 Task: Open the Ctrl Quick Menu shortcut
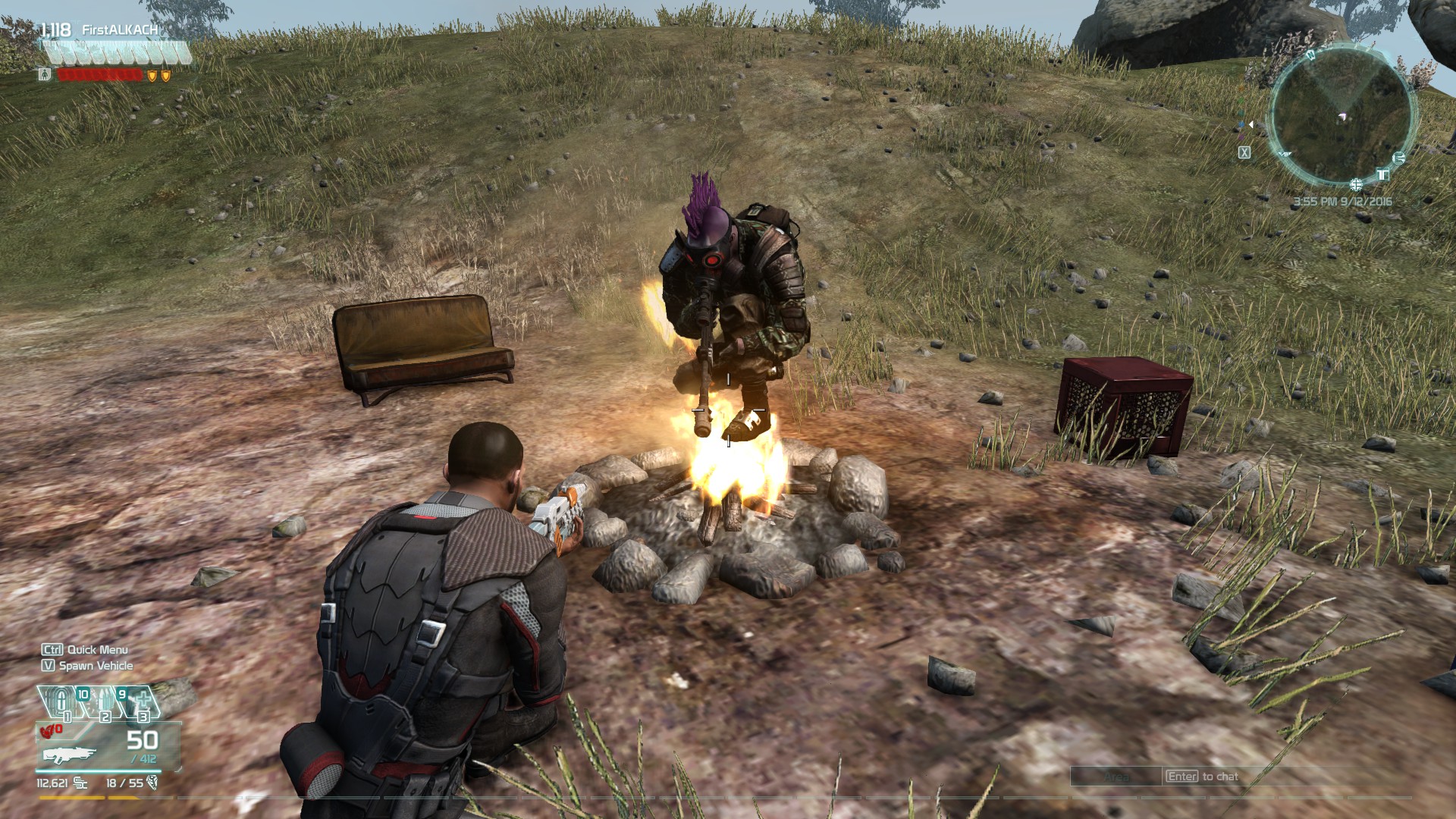click(83, 650)
